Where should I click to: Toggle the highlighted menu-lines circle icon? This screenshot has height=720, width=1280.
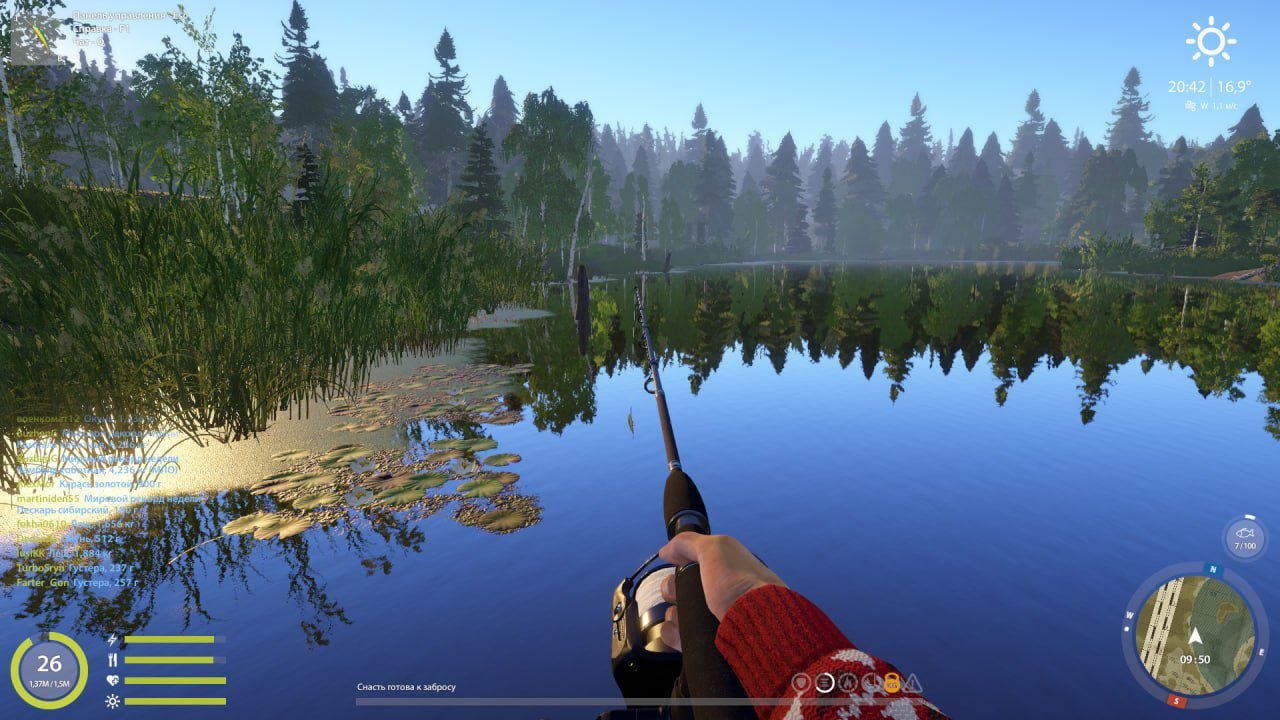[824, 681]
